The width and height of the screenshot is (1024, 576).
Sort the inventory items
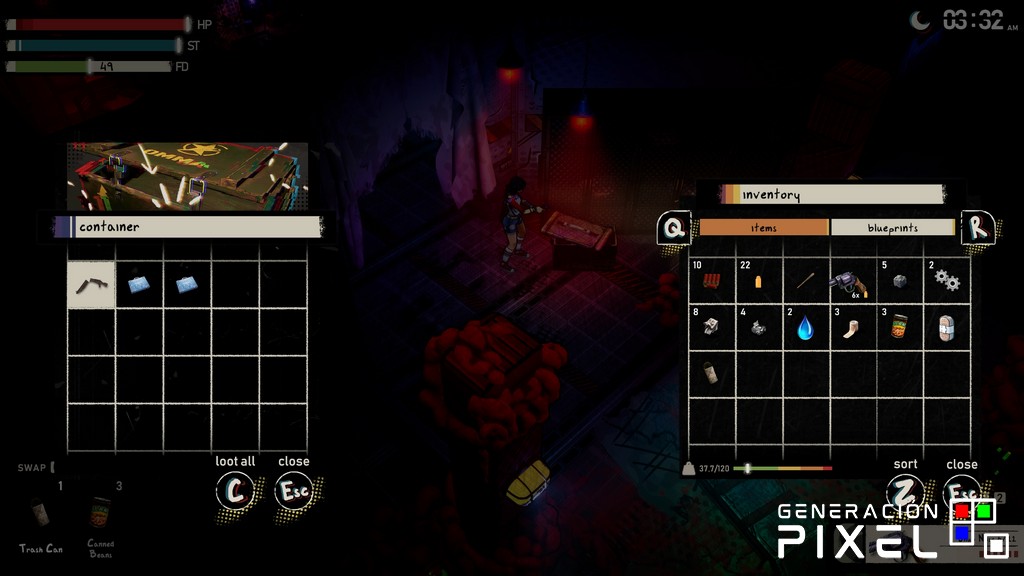(x=905, y=491)
